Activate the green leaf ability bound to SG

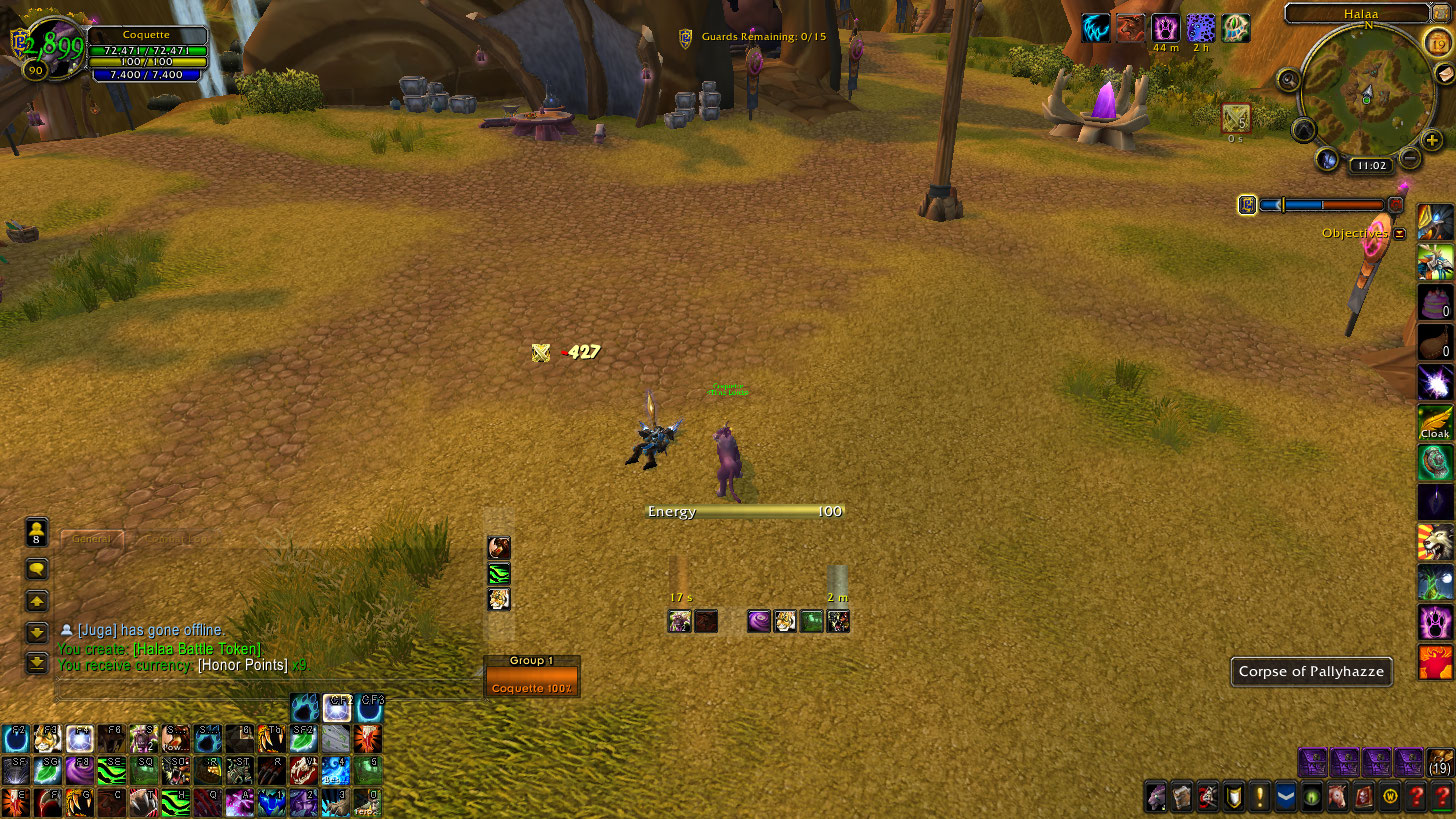(46, 770)
